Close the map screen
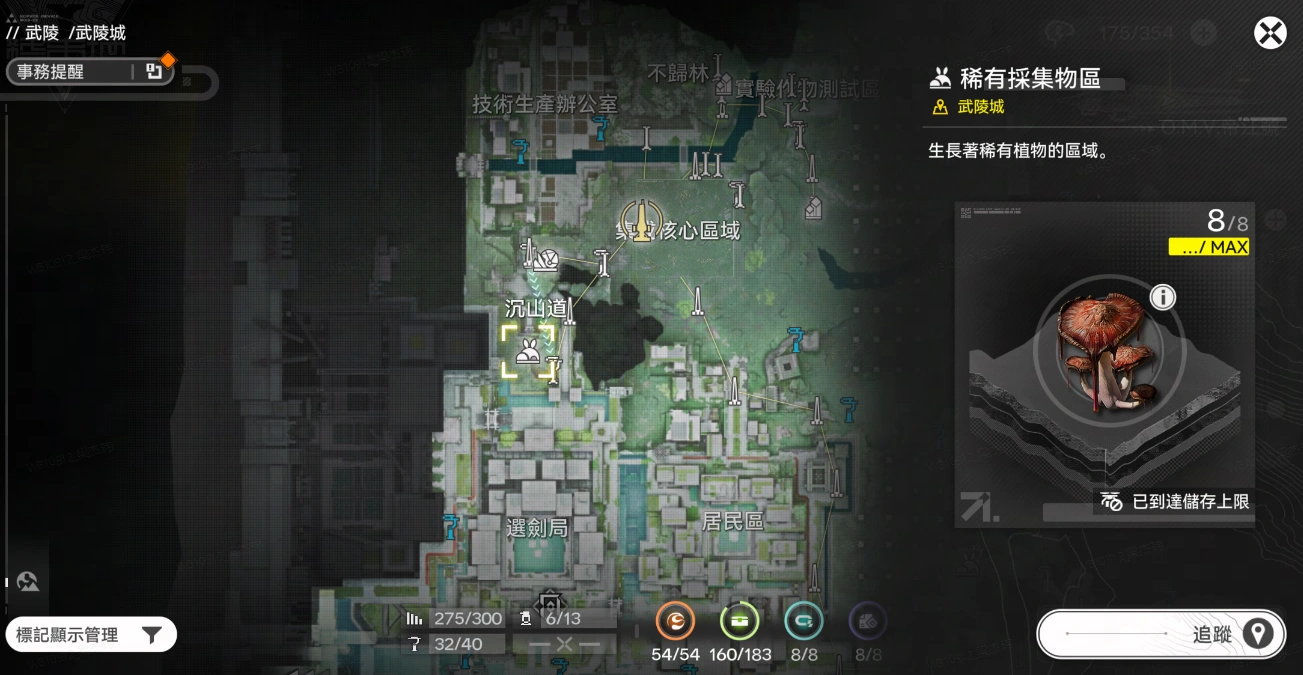Viewport: 1303px width, 675px height. 1270,33
